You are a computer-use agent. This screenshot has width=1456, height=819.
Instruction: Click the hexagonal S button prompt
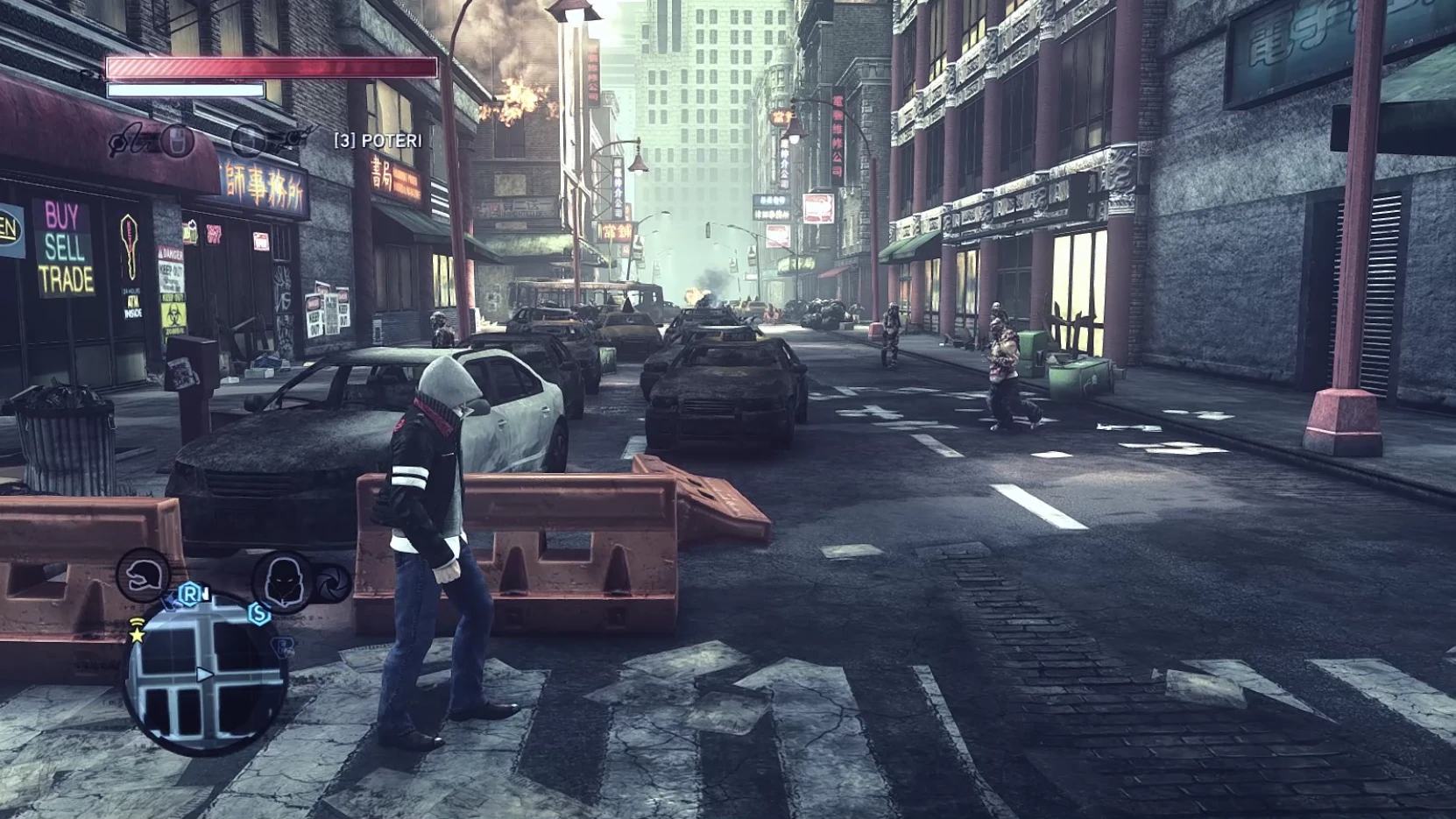click(x=260, y=614)
